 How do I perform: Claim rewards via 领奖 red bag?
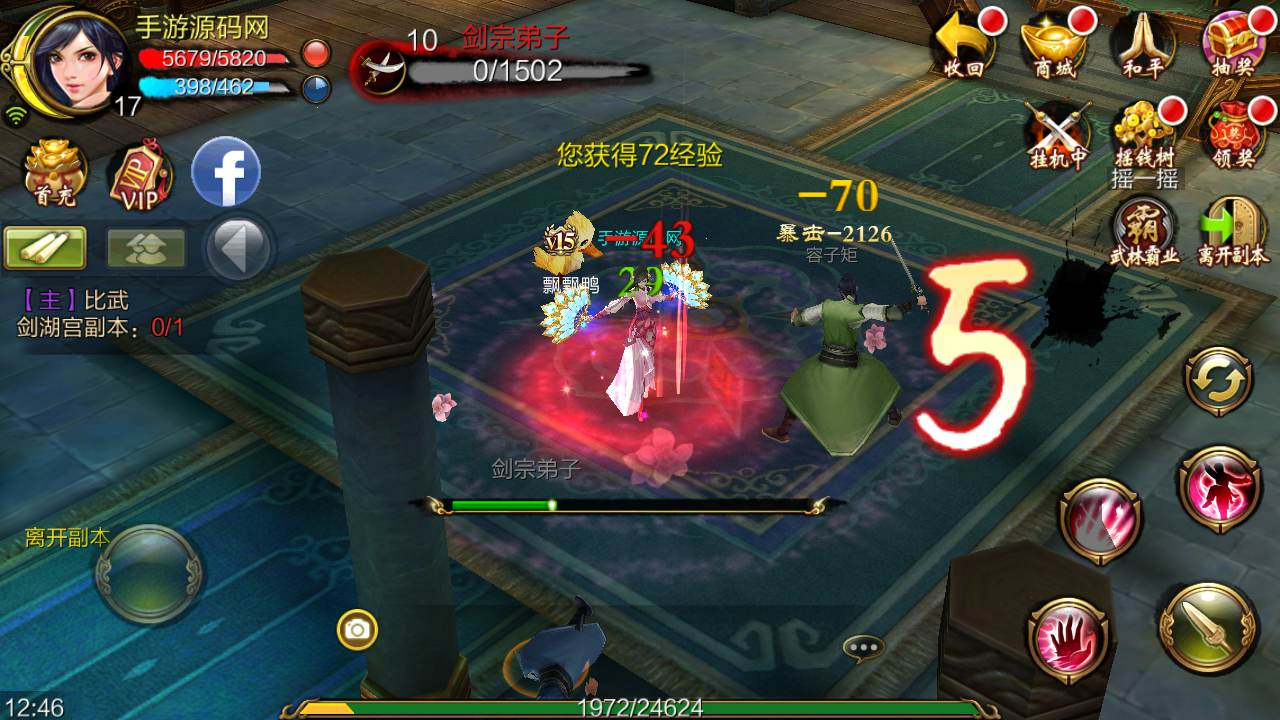[x=1232, y=135]
